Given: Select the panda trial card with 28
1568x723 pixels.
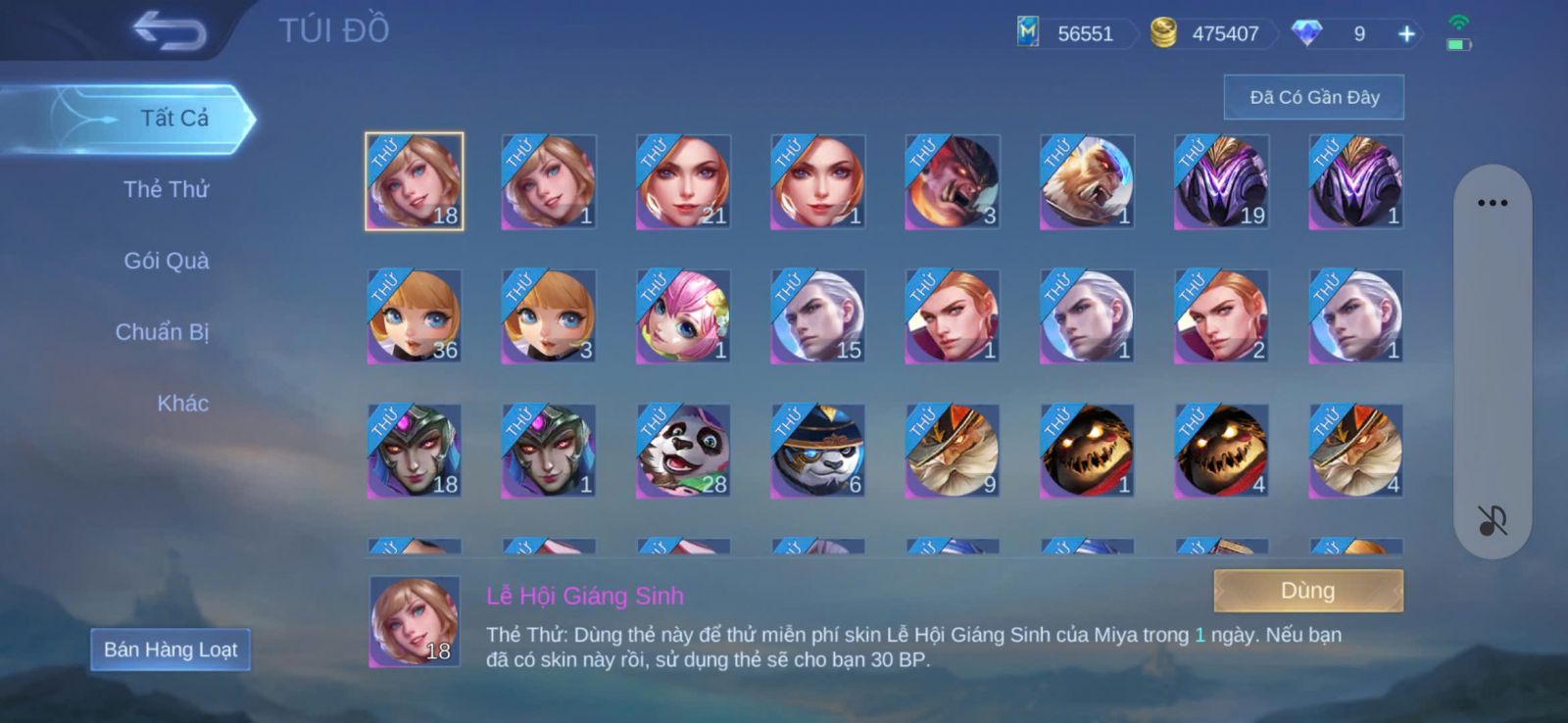Looking at the screenshot, I should [683, 451].
